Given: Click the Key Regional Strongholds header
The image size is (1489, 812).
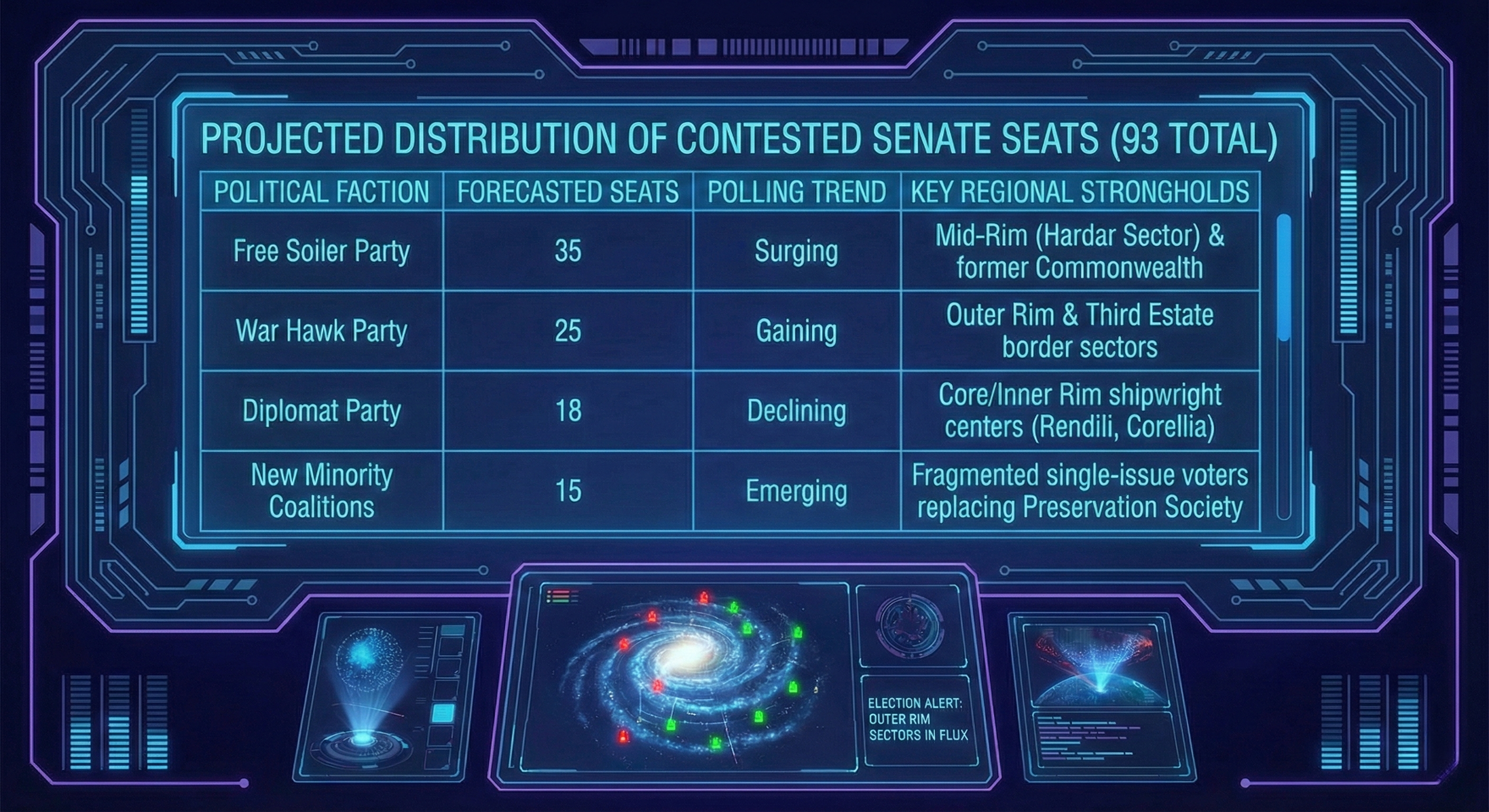Looking at the screenshot, I should pos(1080,192).
